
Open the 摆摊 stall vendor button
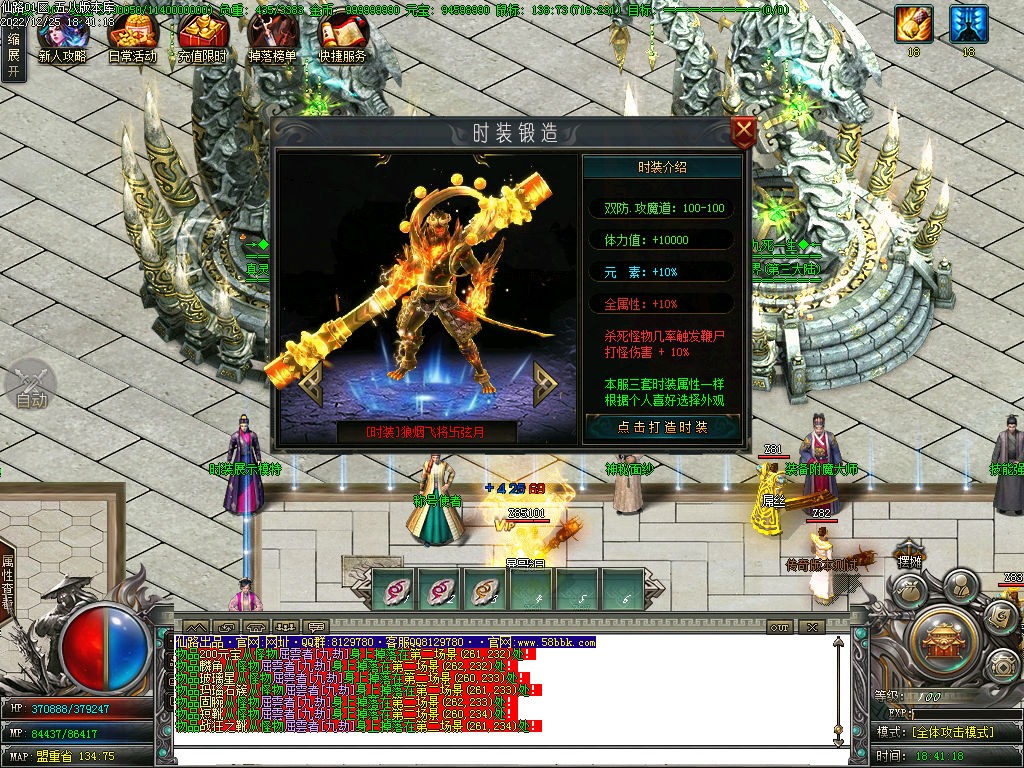[x=907, y=561]
